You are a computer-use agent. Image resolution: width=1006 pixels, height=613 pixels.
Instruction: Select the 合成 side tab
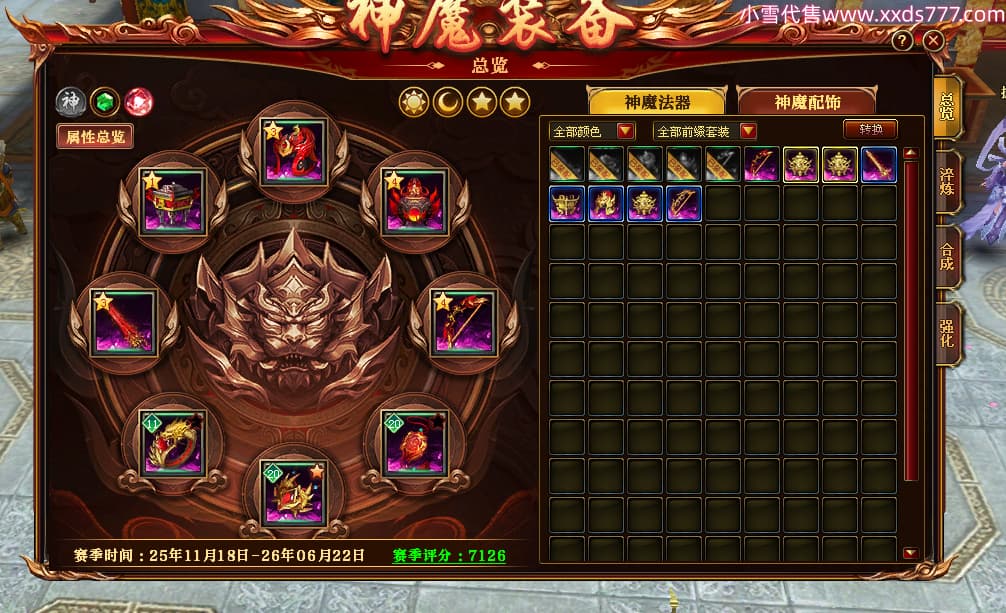[x=947, y=258]
